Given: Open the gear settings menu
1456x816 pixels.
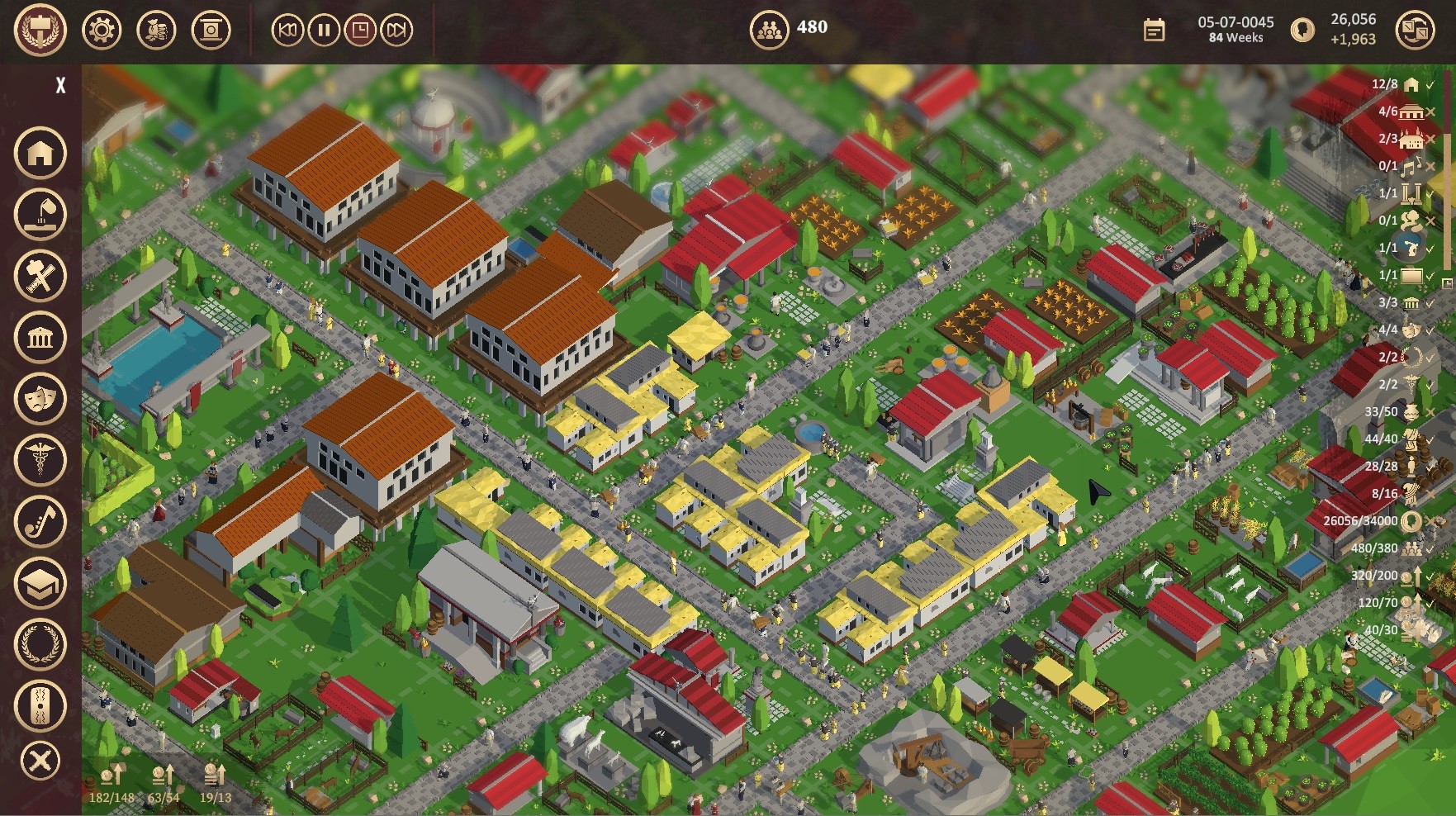Looking at the screenshot, I should (x=102, y=31).
